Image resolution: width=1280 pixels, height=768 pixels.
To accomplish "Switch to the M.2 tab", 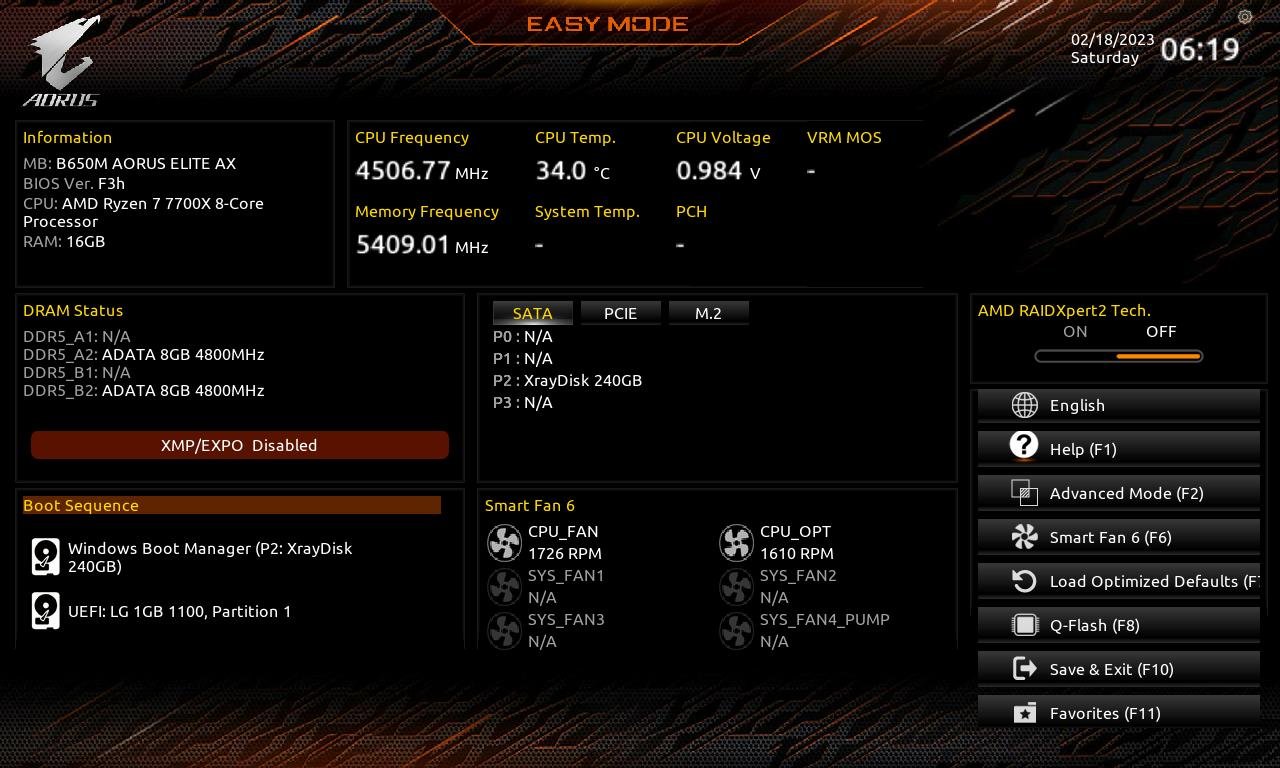I will (709, 313).
